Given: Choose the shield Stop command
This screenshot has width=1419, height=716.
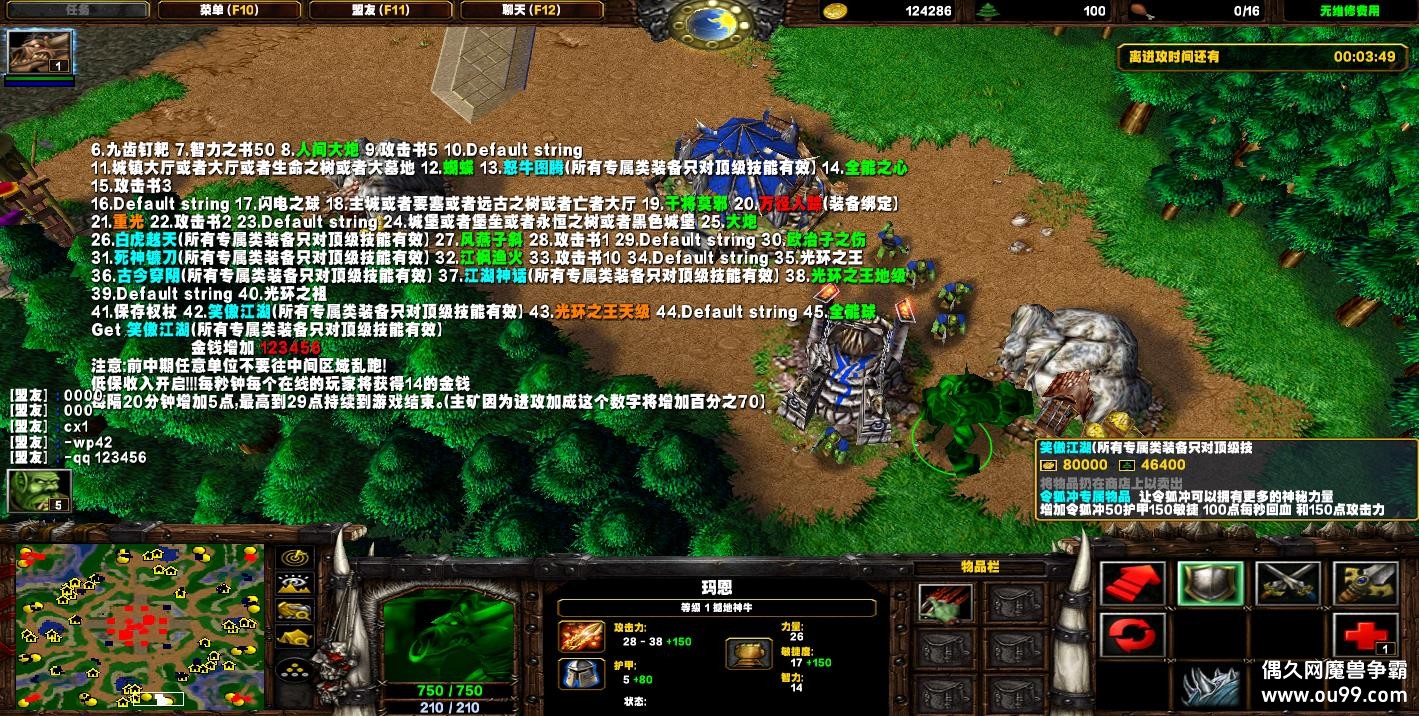Looking at the screenshot, I should click(x=1210, y=582).
